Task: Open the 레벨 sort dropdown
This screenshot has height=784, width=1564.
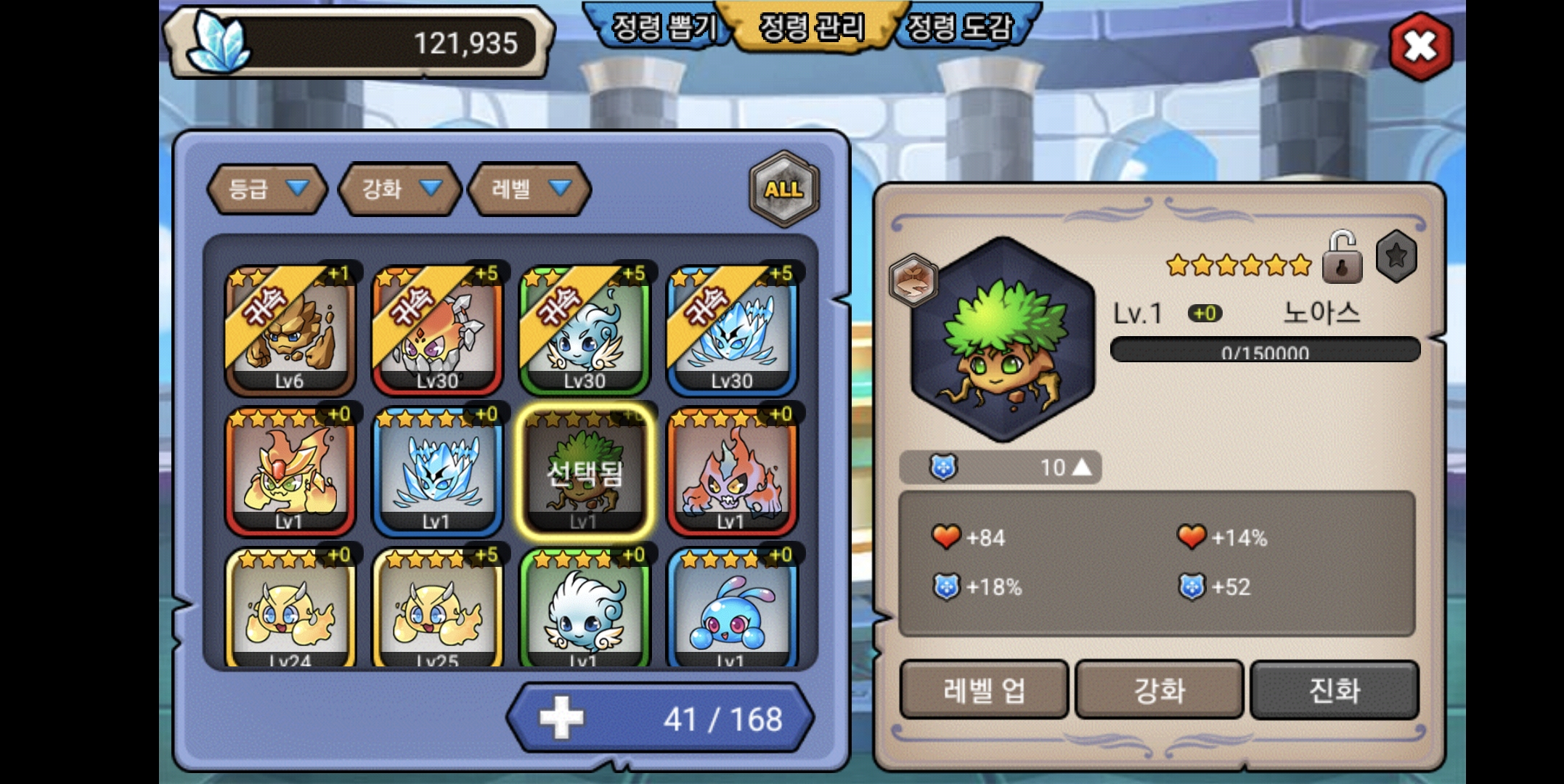Action: pos(530,189)
